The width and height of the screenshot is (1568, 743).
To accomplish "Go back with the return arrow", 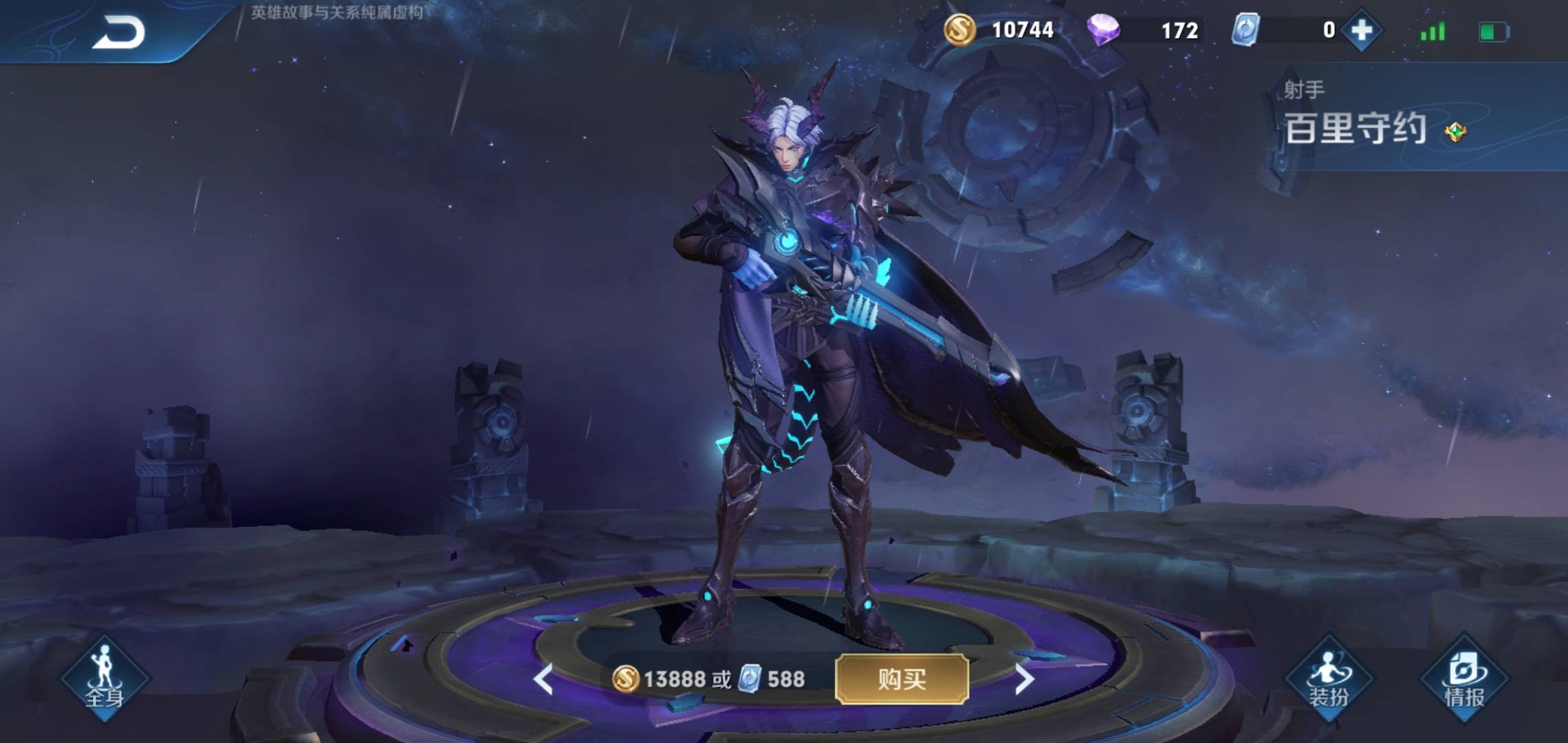I will (x=118, y=32).
